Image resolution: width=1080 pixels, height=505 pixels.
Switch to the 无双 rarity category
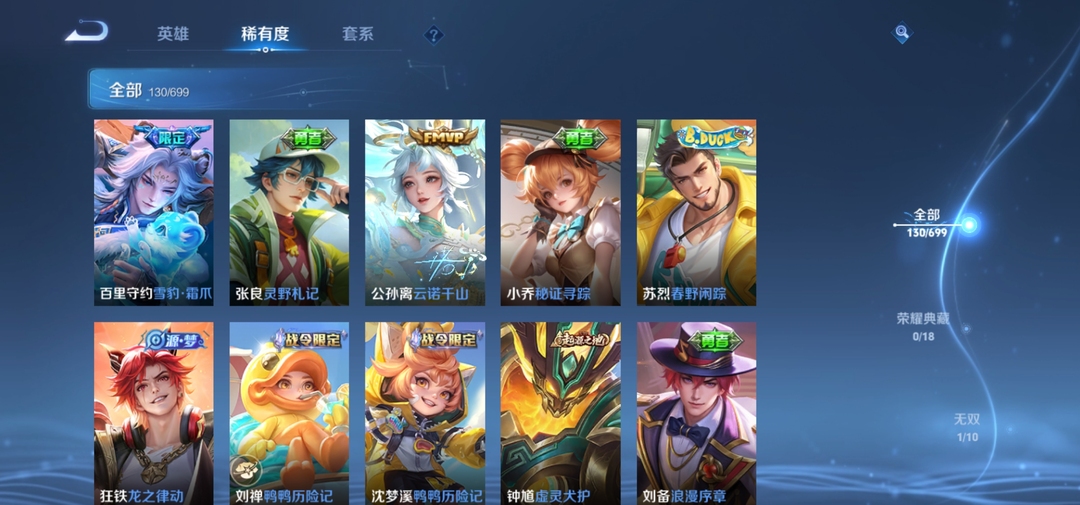tap(967, 427)
